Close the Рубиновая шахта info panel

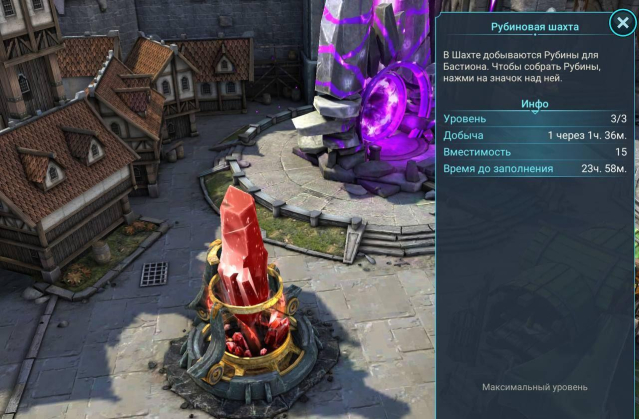click(619, 25)
